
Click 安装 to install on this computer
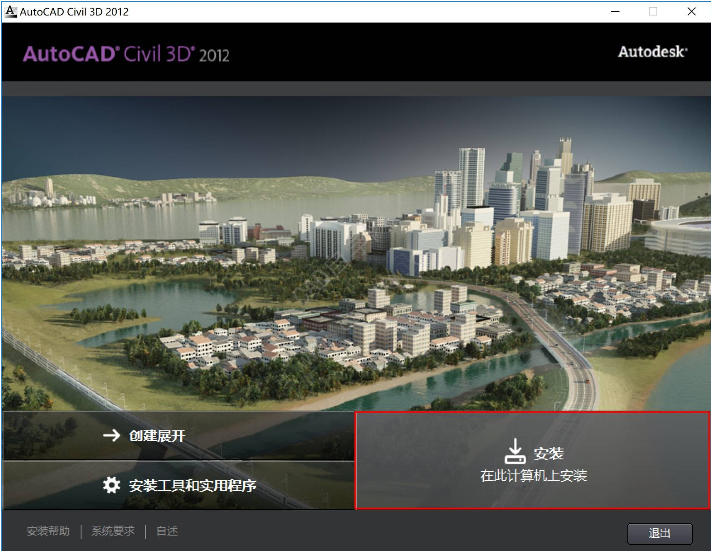[532, 461]
